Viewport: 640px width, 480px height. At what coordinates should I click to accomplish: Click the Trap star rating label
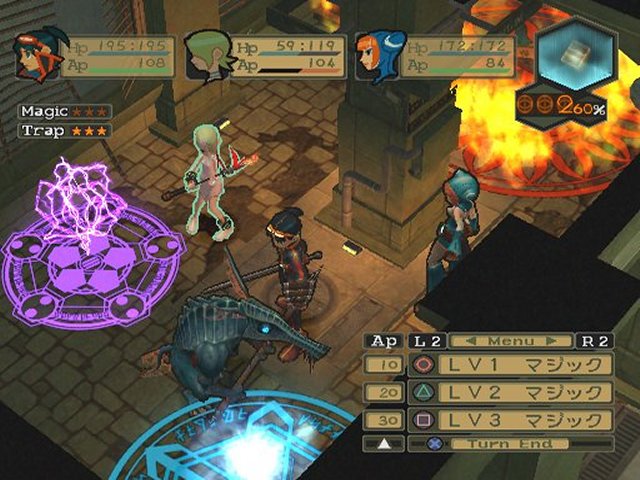click(x=65, y=130)
